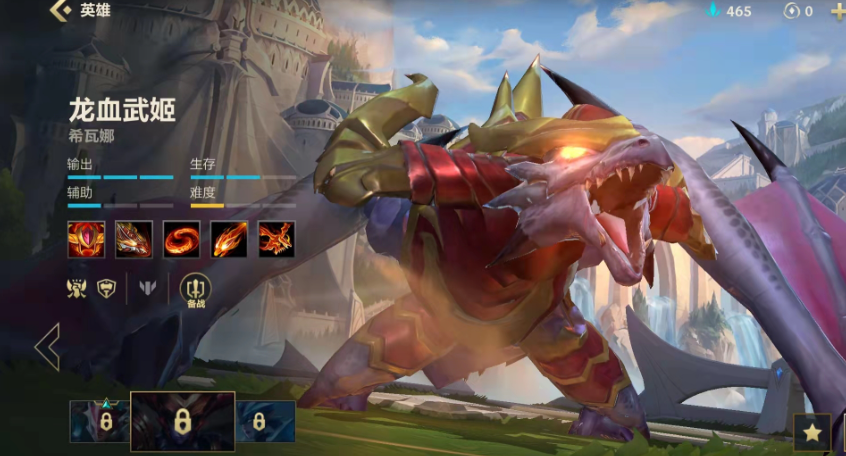Inspect the flaming fireball skill icon
This screenshot has width=846, height=456.
pyautogui.click(x=229, y=239)
